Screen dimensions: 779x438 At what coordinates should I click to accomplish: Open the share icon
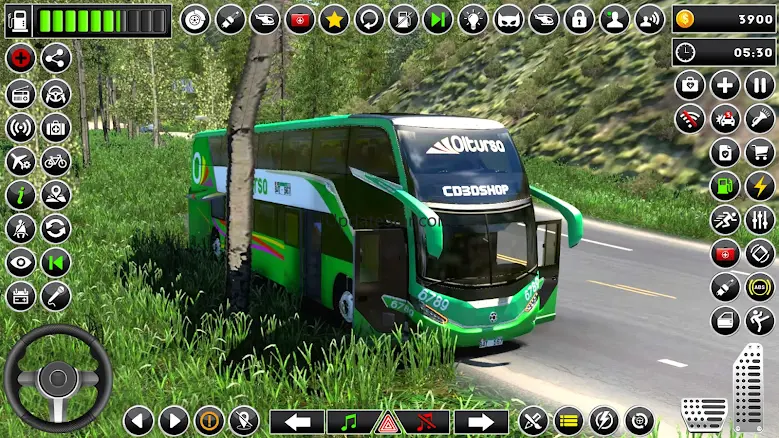click(x=56, y=58)
